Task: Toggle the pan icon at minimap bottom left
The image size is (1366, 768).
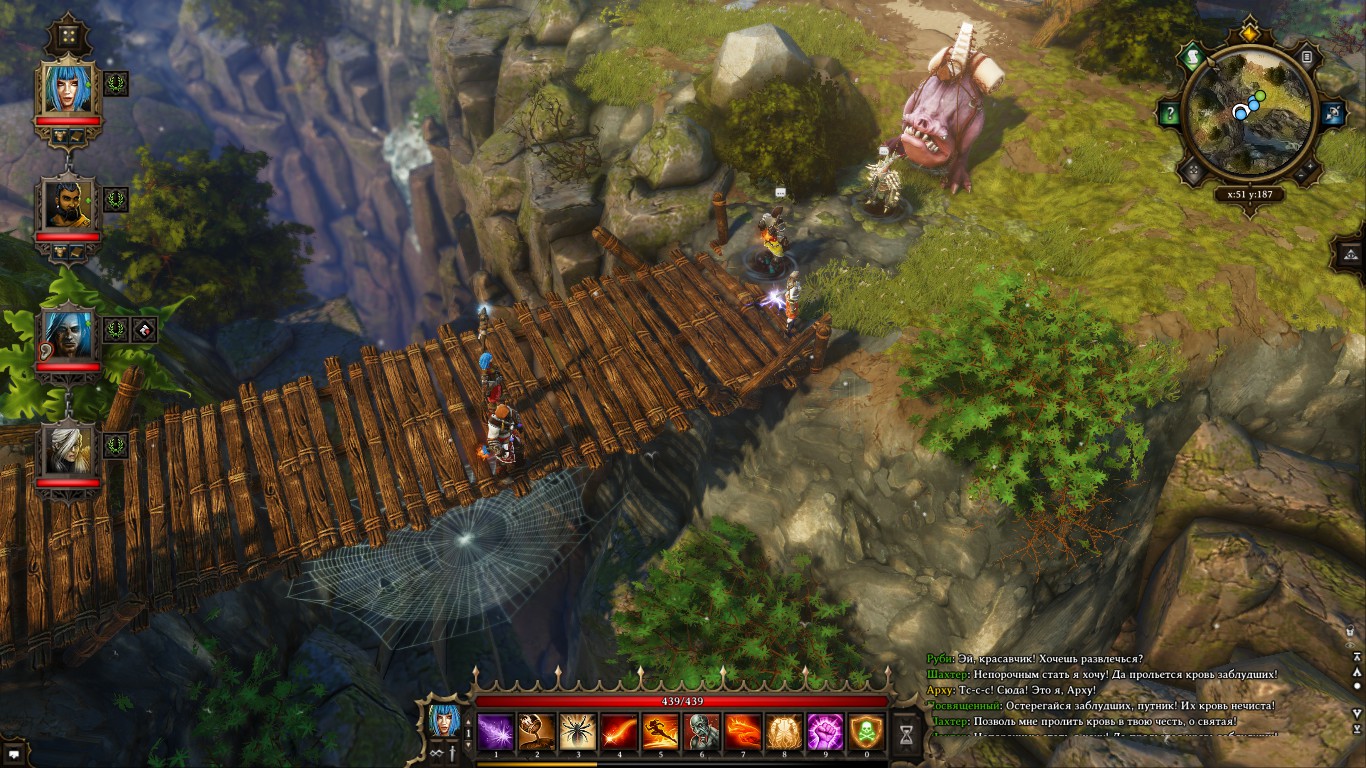Action: pyautogui.click(x=1192, y=169)
